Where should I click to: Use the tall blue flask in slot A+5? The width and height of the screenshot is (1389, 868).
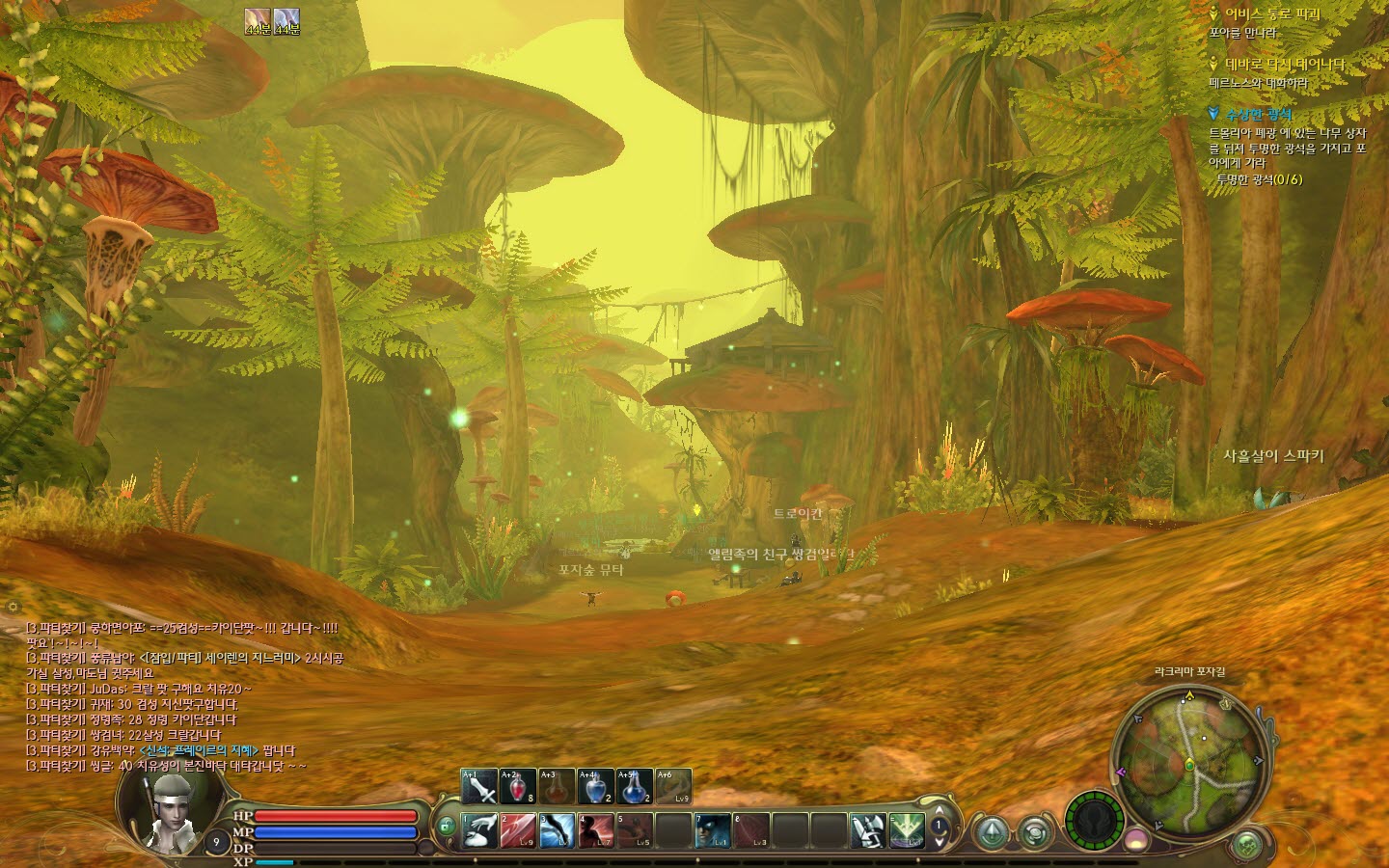click(x=634, y=787)
